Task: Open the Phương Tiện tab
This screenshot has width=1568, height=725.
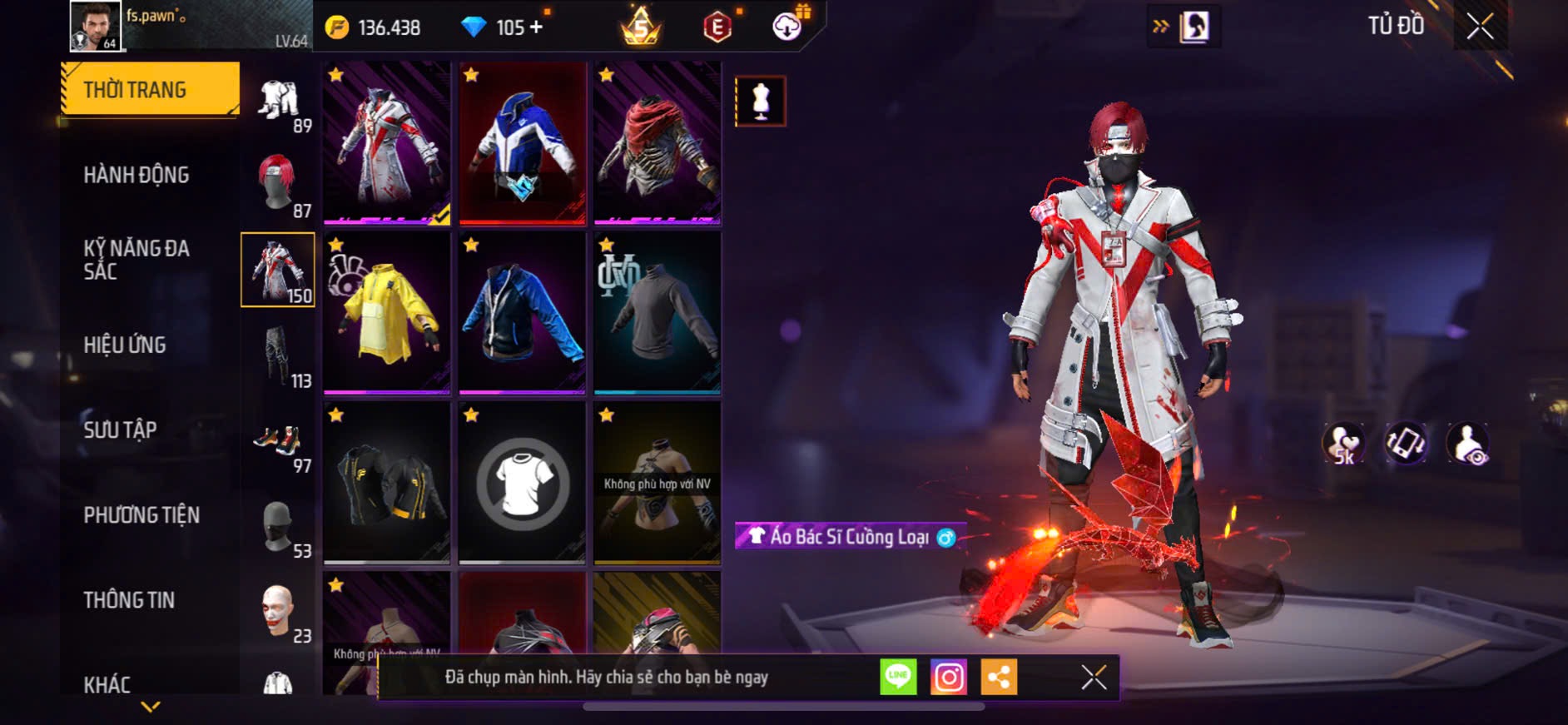Action: [141, 515]
